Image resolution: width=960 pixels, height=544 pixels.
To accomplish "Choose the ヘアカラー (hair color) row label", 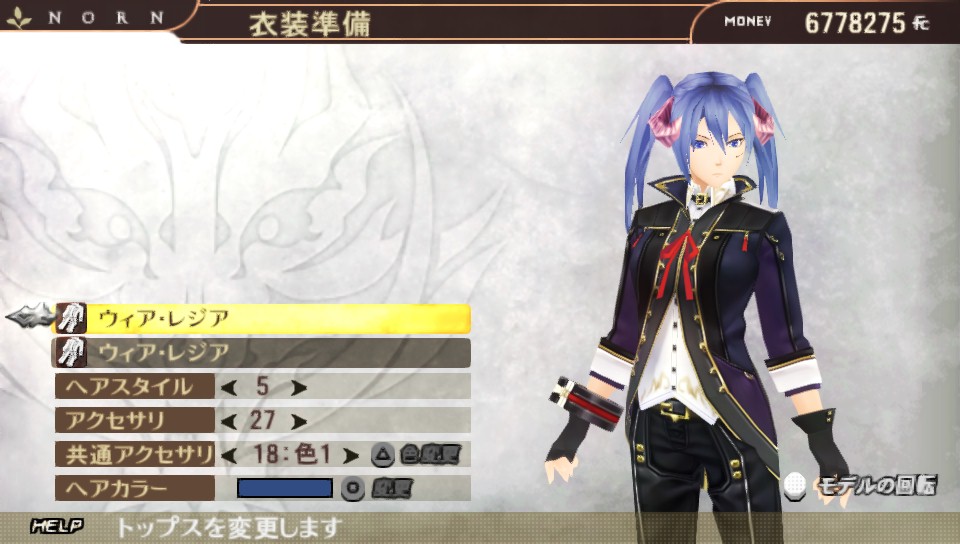I will point(134,489).
